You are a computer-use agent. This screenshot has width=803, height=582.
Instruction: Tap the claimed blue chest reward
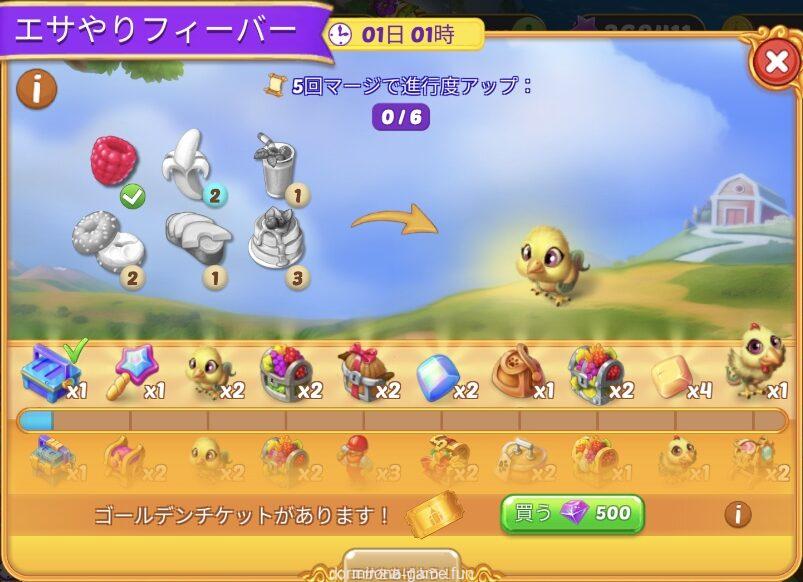[x=47, y=373]
